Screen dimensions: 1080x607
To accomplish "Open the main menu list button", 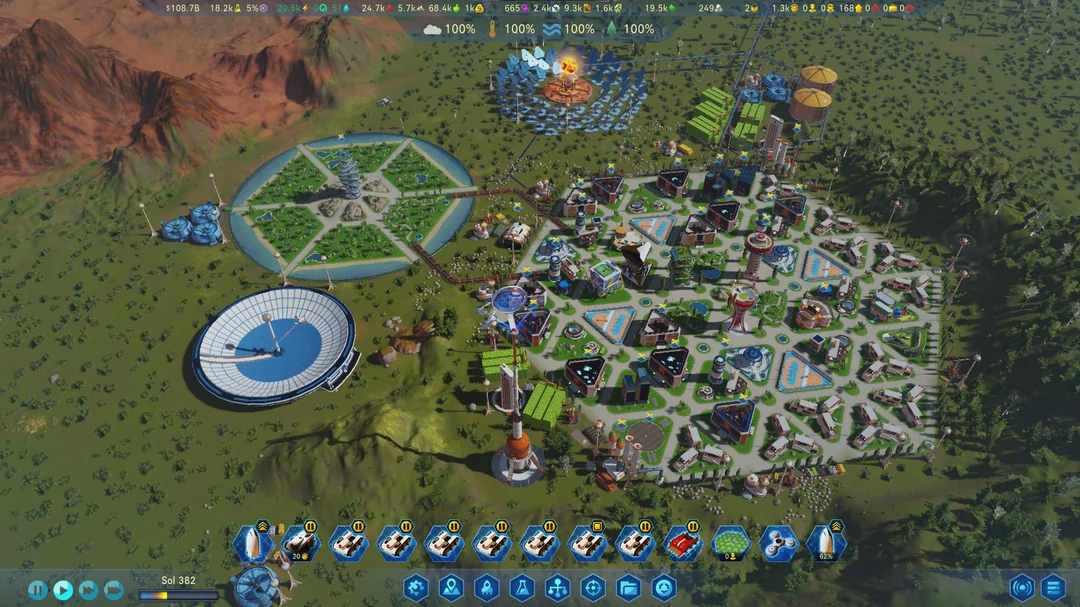I will (x=1053, y=588).
